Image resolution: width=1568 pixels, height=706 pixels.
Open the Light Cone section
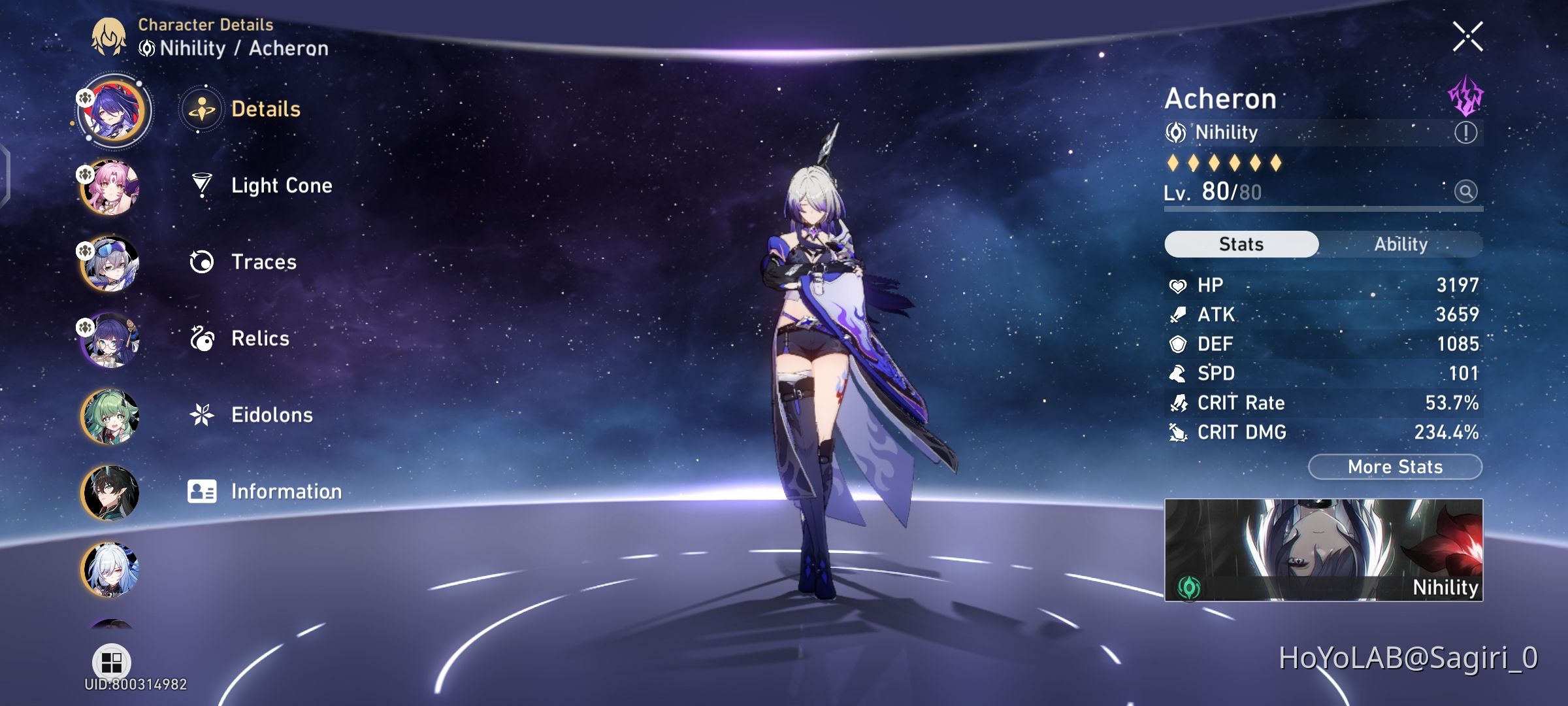point(281,186)
